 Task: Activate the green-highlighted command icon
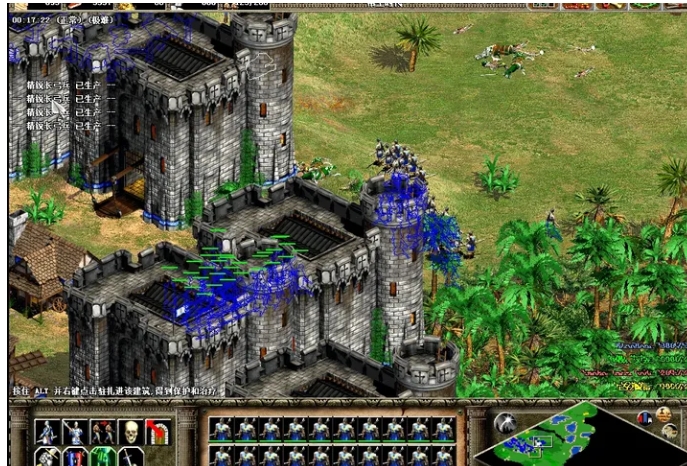pos(102,458)
